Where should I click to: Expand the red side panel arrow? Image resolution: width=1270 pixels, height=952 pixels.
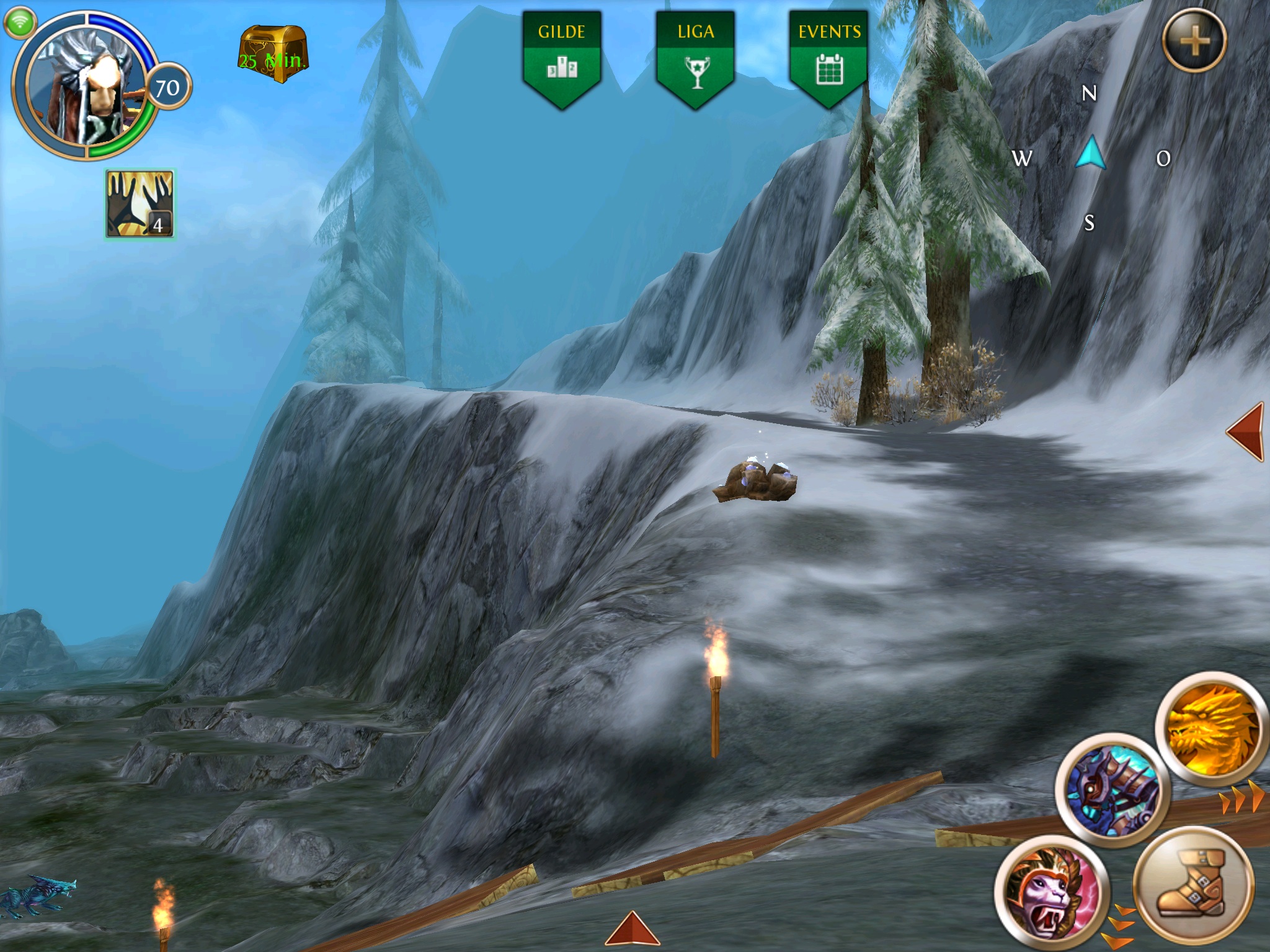[x=1246, y=431]
